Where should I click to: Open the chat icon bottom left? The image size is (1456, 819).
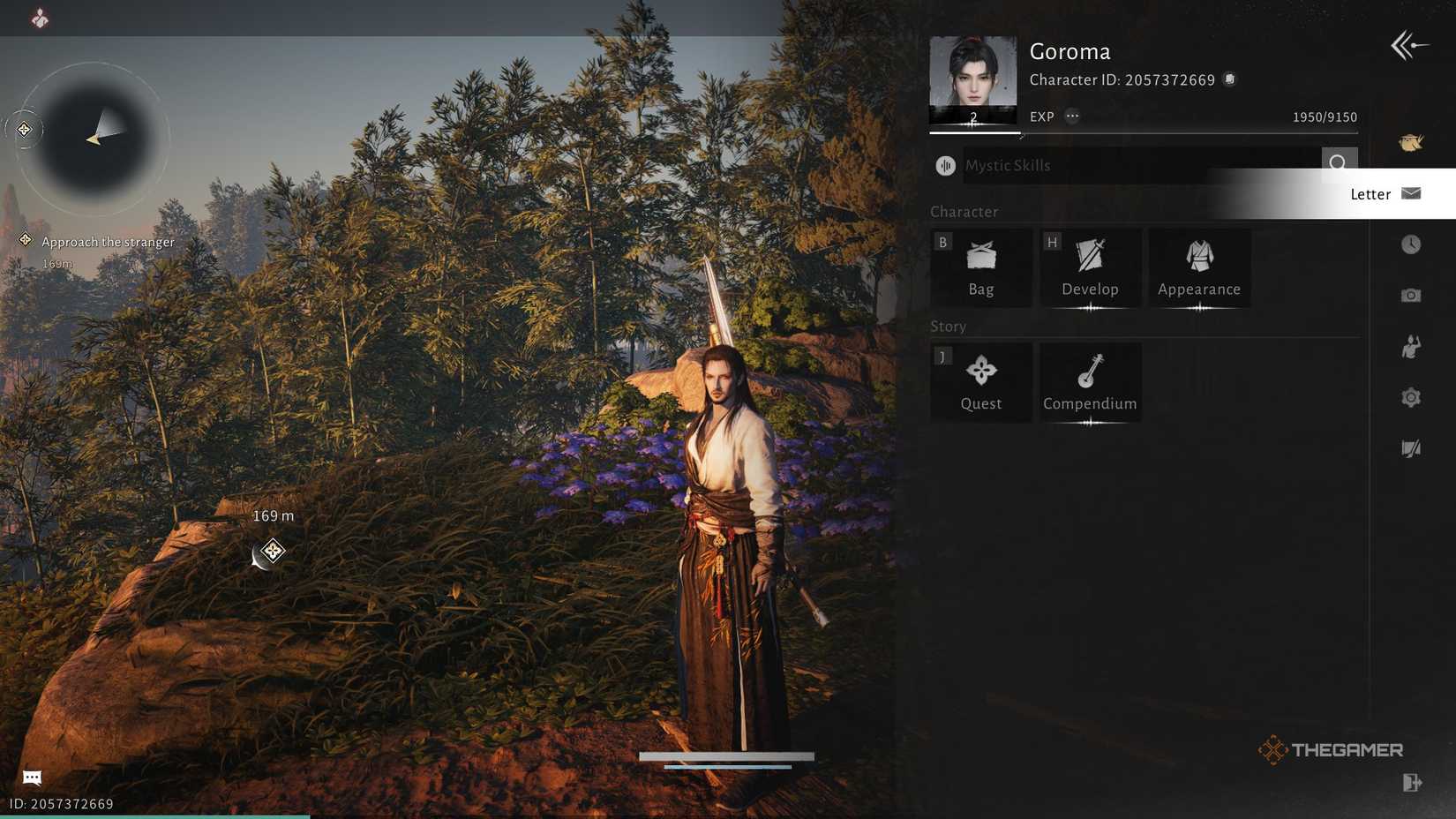[x=31, y=778]
